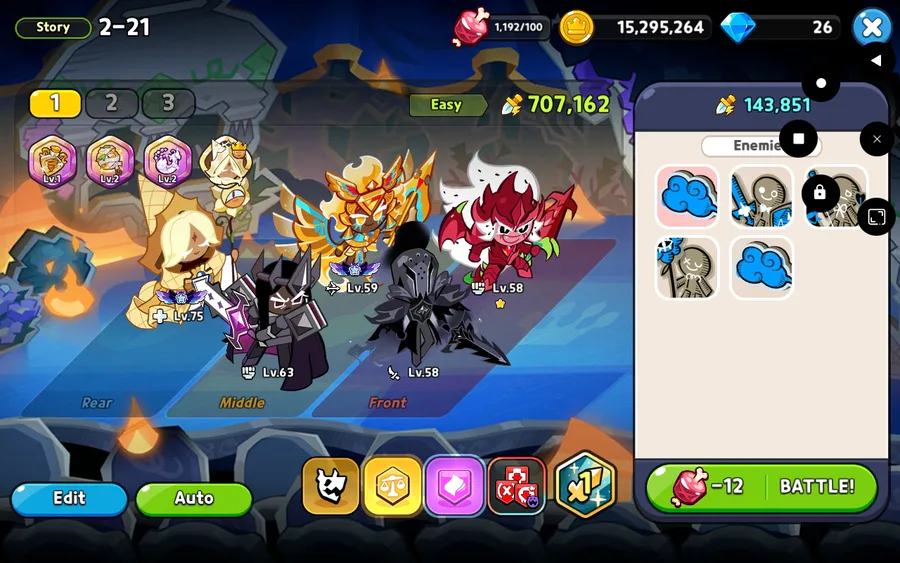Switch to team preset 2

111,103
